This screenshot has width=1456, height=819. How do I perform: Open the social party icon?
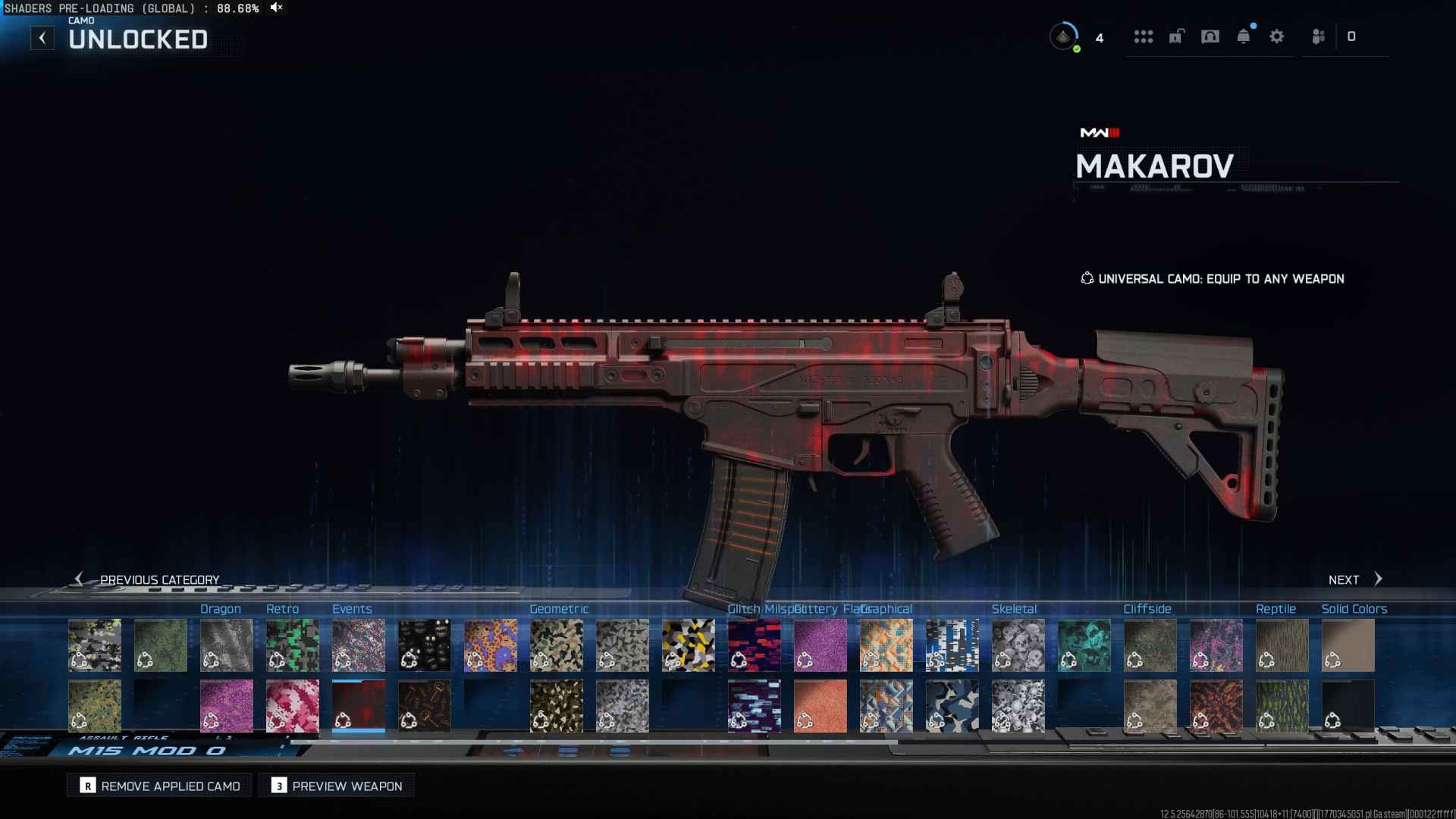click(1319, 36)
